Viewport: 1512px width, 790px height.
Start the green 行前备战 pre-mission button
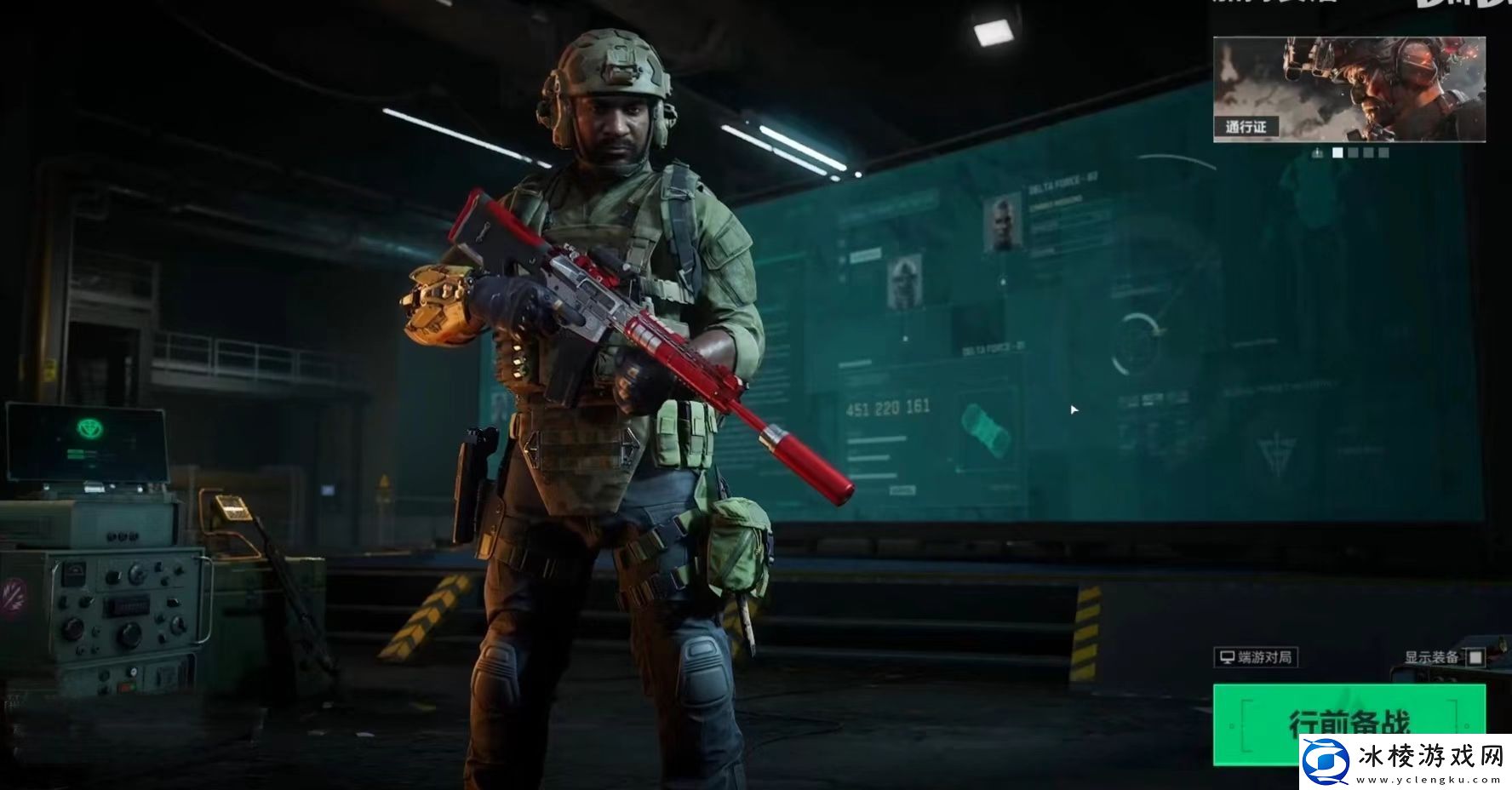tap(1348, 723)
